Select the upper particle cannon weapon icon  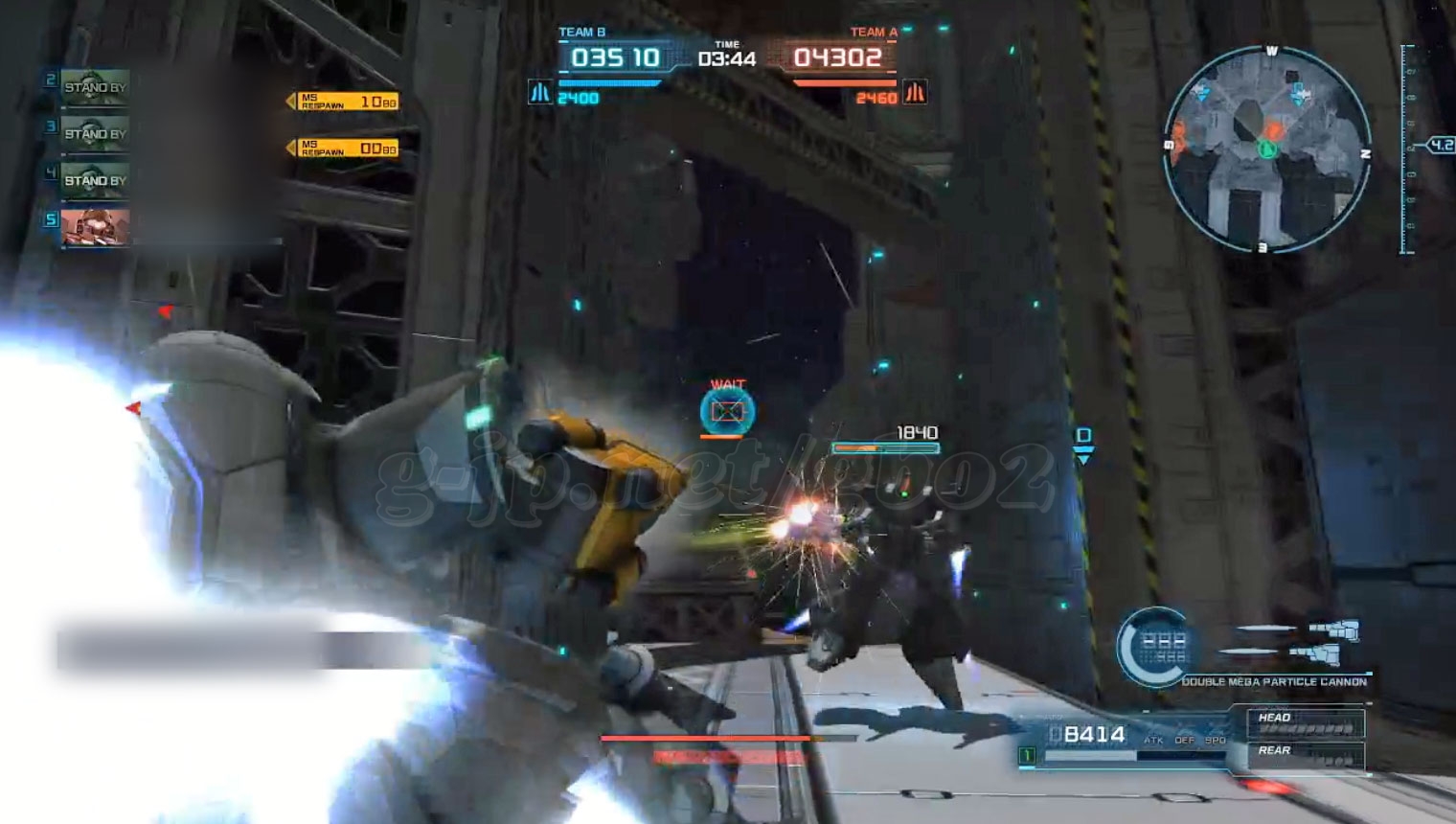tap(1333, 629)
